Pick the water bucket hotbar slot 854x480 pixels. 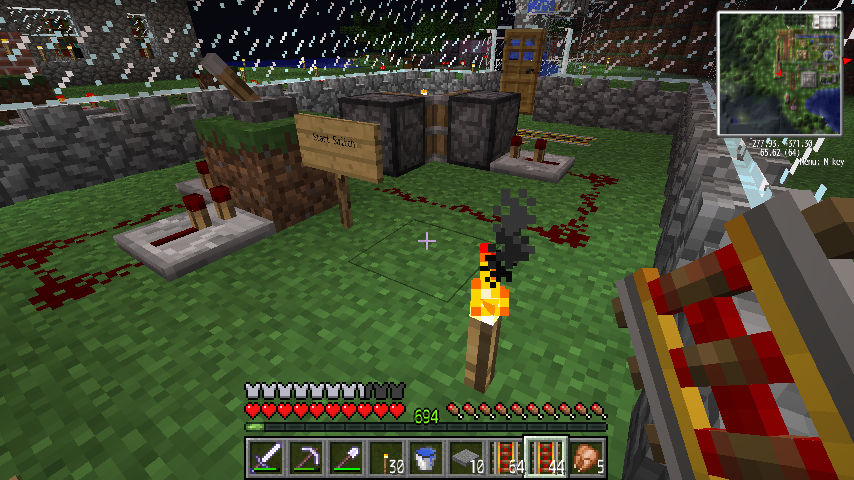point(425,458)
